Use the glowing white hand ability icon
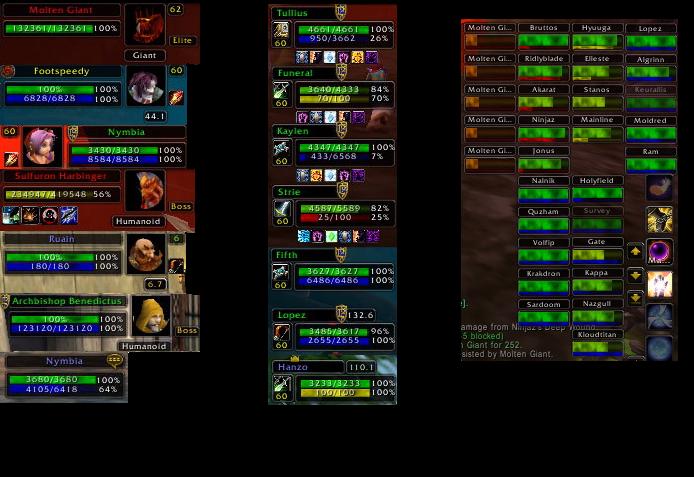This screenshot has height=477, width=694. click(659, 285)
